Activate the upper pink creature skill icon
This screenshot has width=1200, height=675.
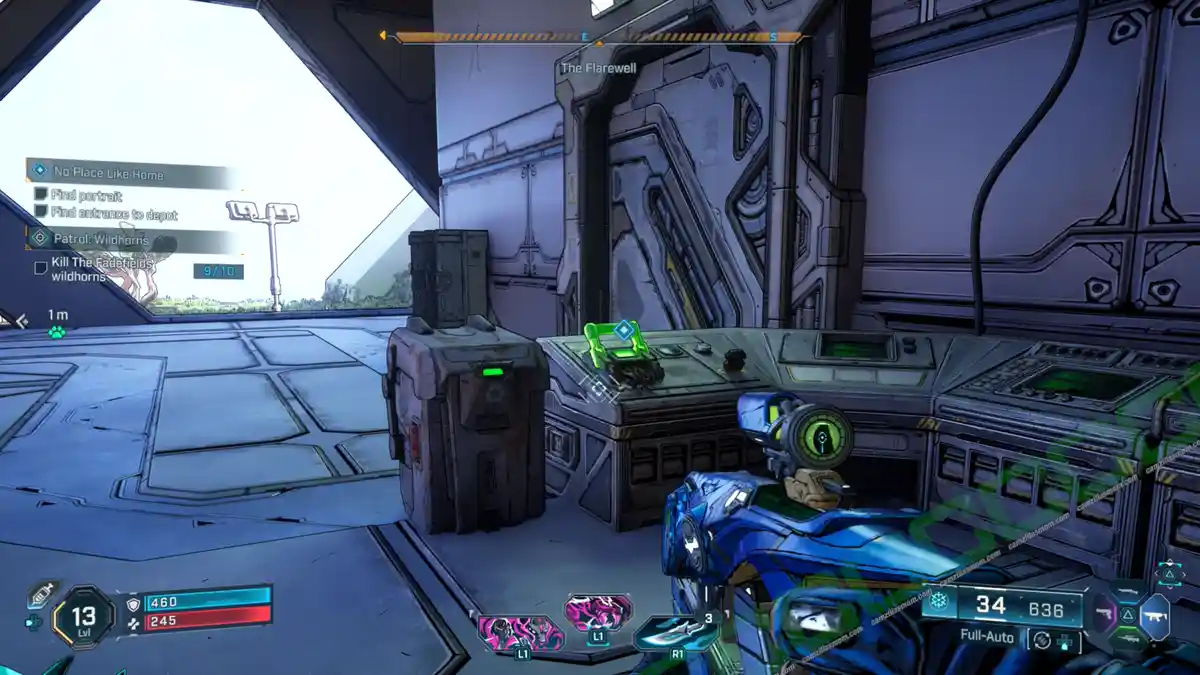(x=597, y=613)
